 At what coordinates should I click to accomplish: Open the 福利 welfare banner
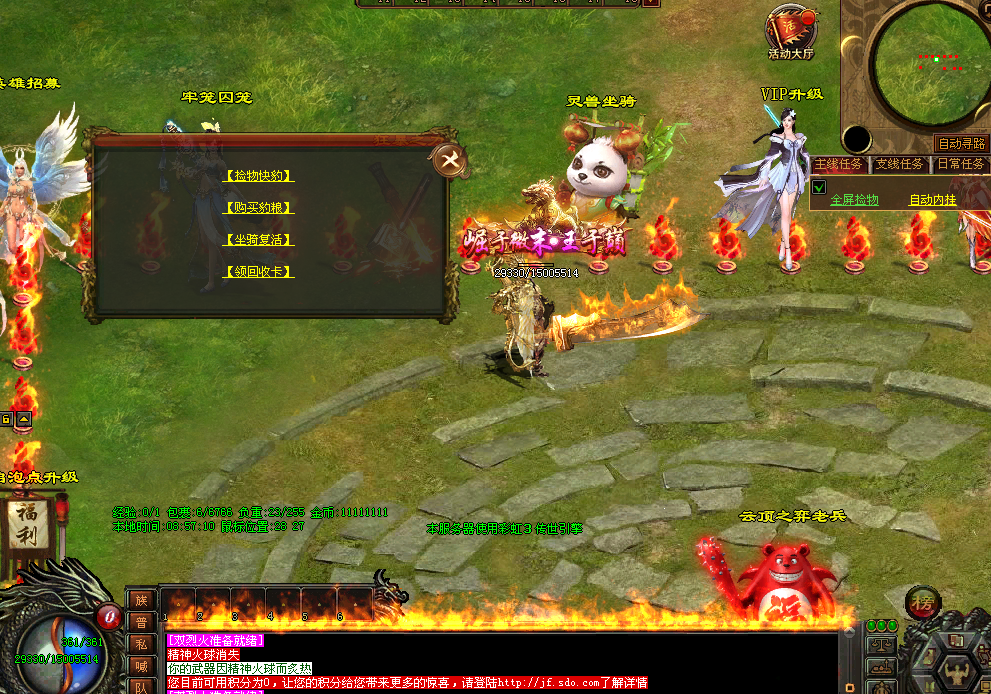[x=27, y=526]
